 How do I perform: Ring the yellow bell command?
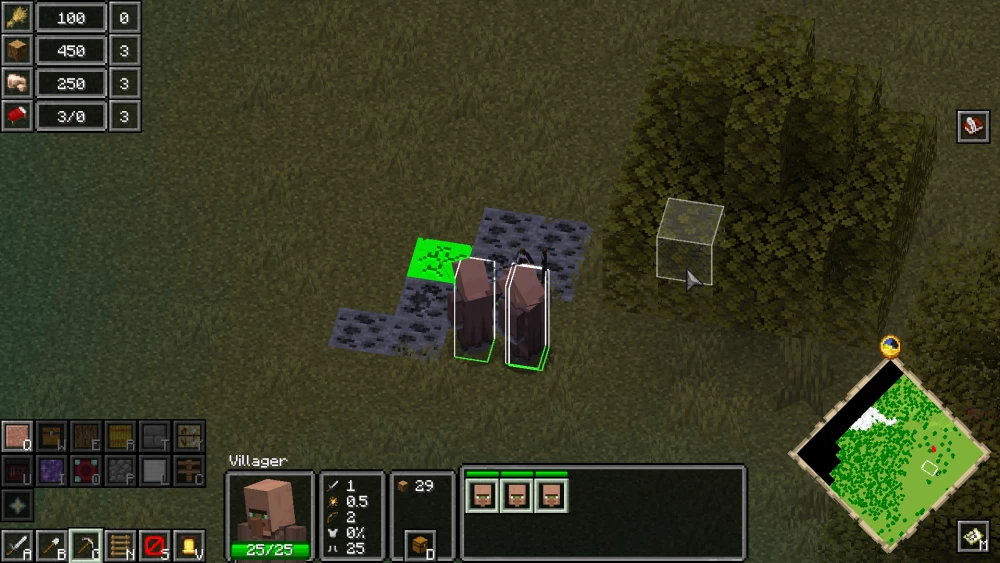pos(188,546)
